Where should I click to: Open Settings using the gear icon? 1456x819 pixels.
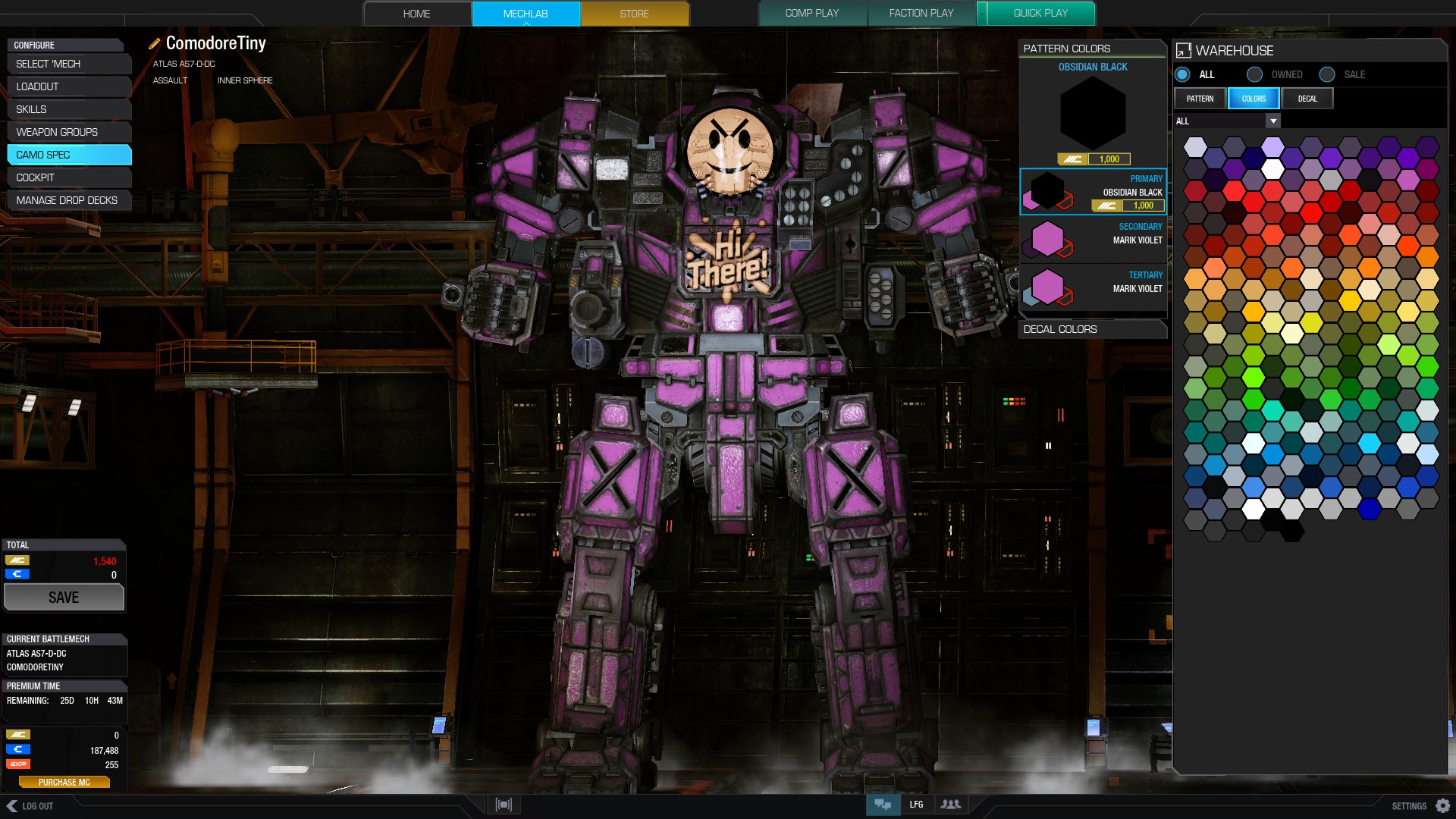pos(1443,806)
